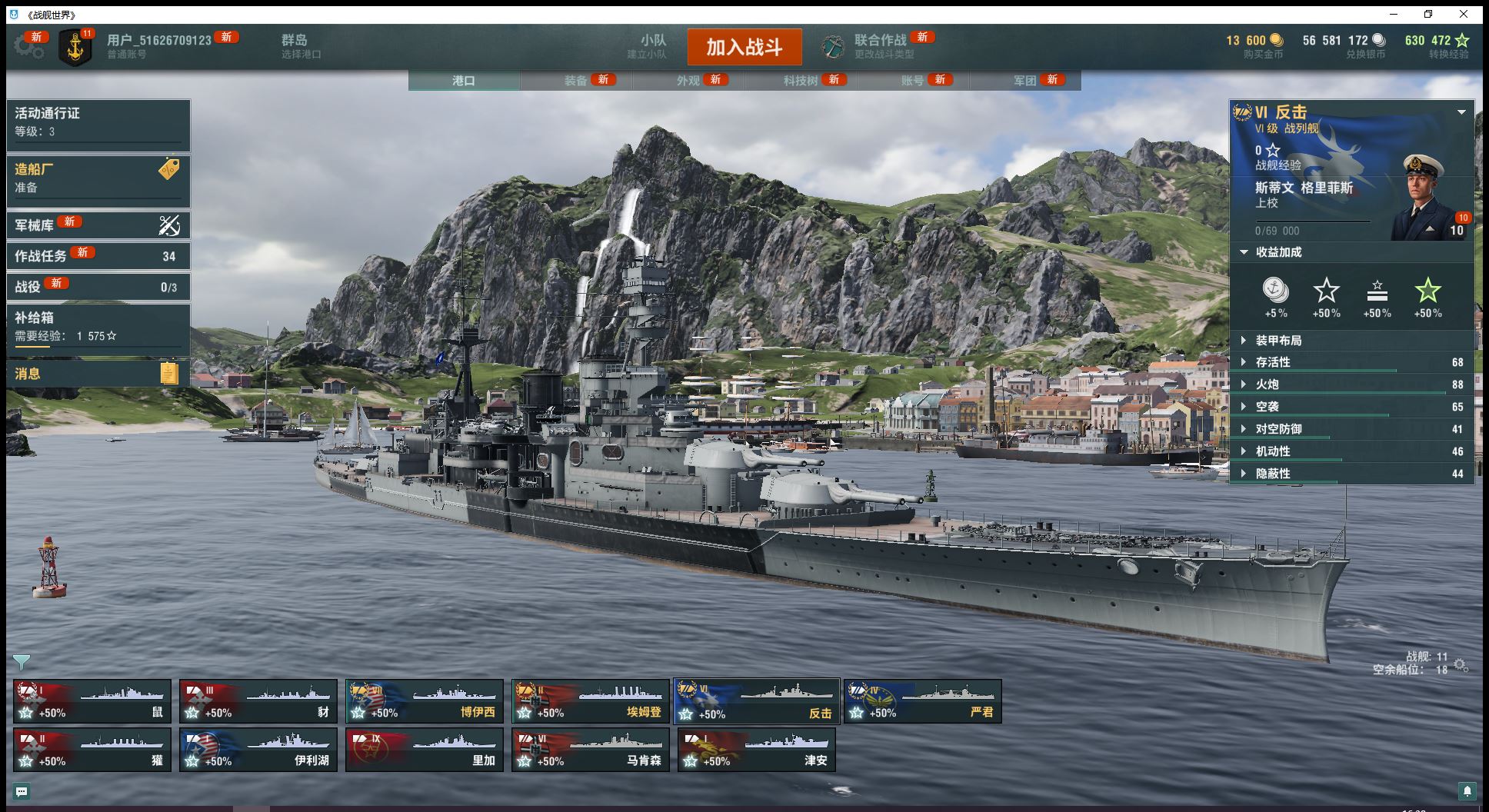The image size is (1489, 812).
Task: Click the 加入战斗 battle button
Action: pos(744,48)
